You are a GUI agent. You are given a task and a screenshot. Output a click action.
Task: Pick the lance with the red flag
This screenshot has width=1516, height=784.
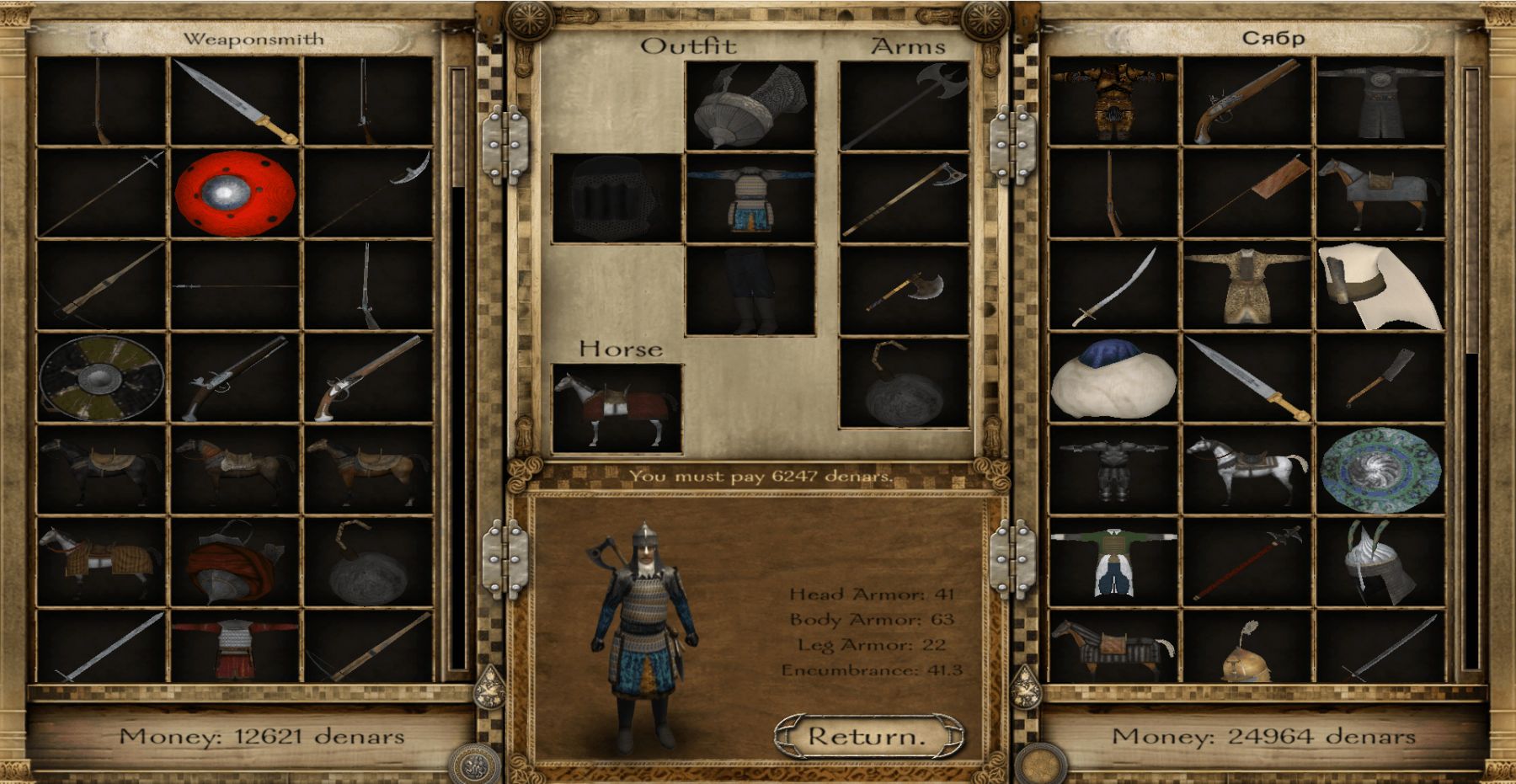point(1246,194)
